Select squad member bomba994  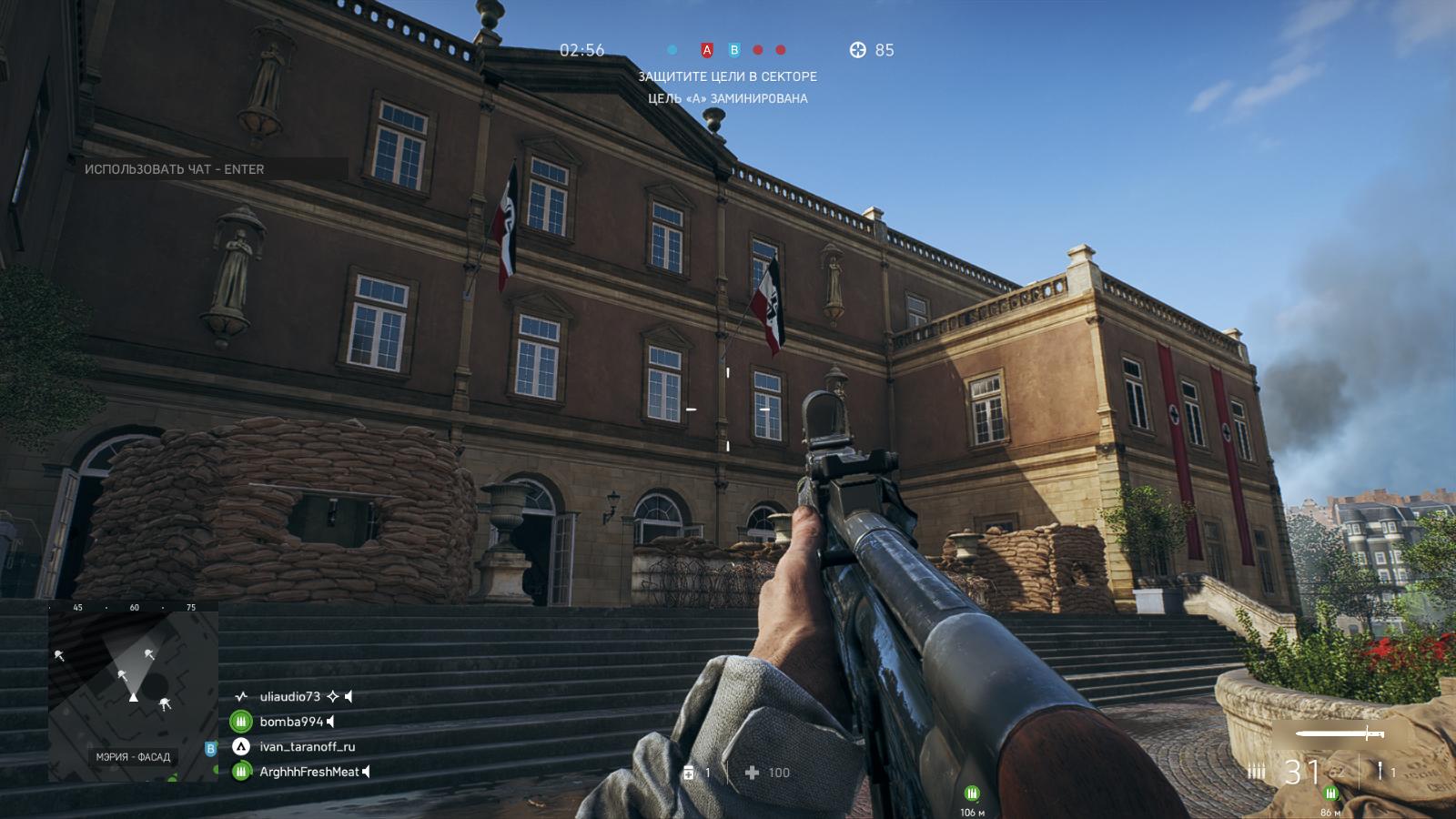coord(291,722)
